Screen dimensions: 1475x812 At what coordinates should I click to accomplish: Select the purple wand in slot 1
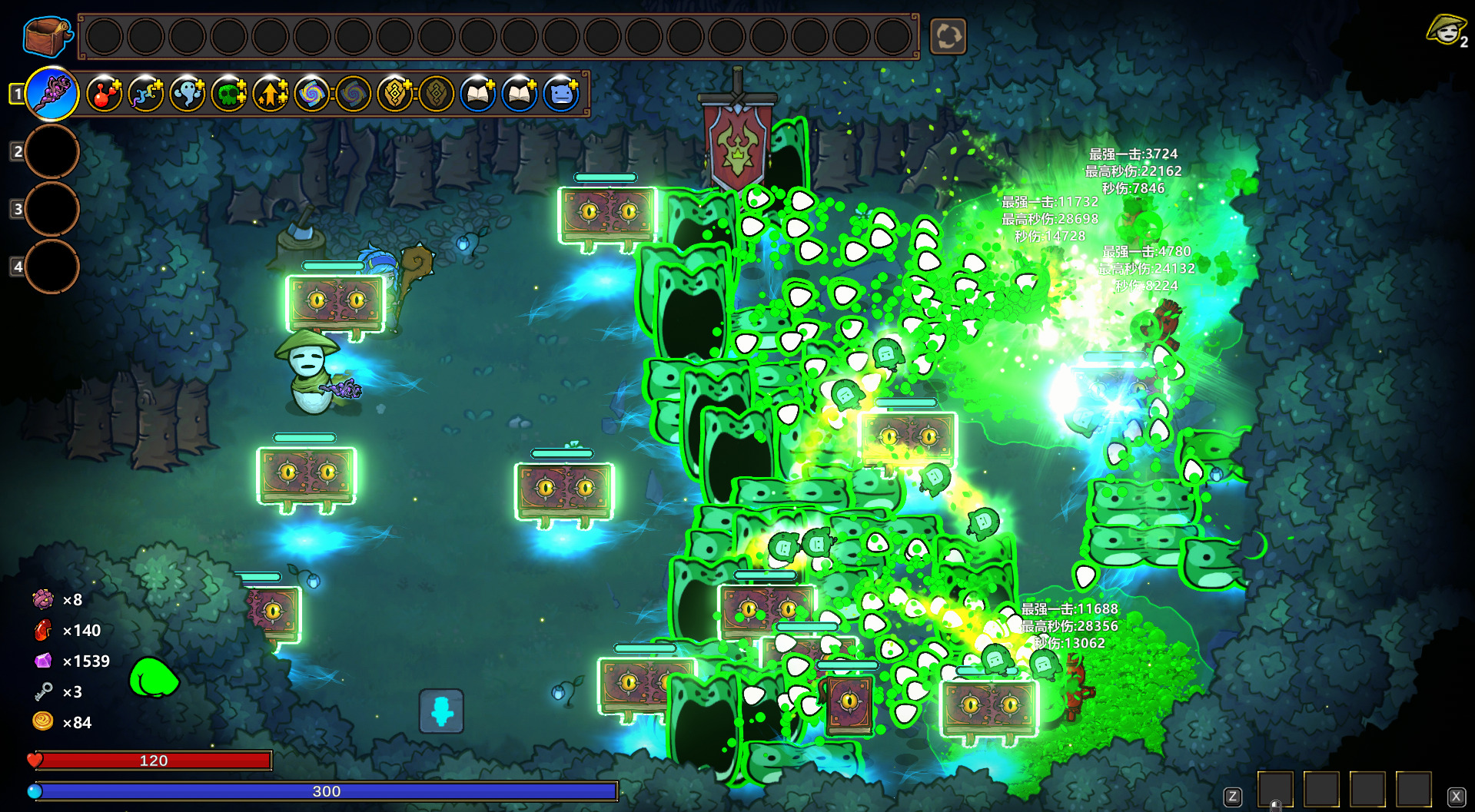(x=52, y=94)
